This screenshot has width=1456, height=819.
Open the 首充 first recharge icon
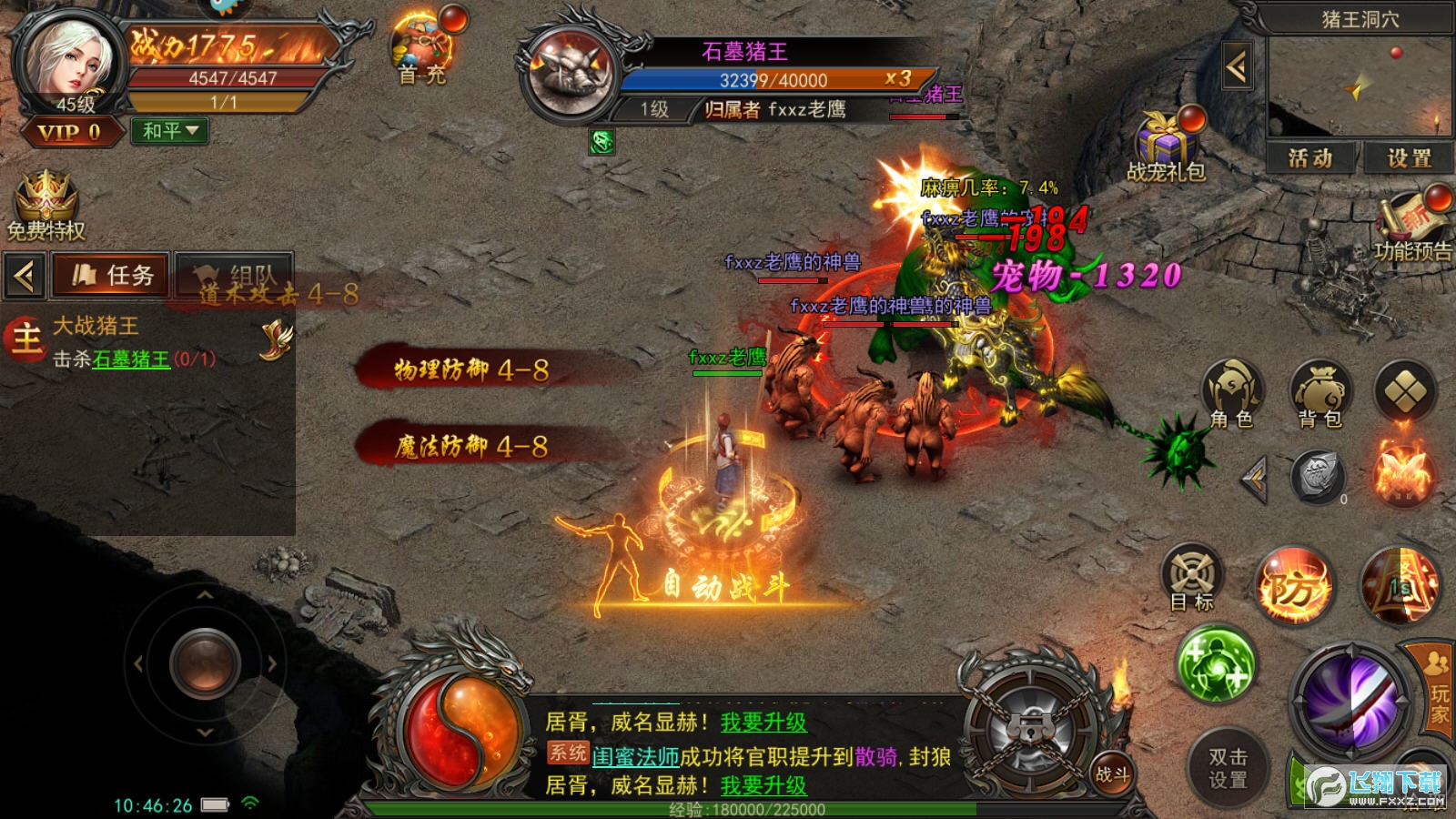(421, 50)
